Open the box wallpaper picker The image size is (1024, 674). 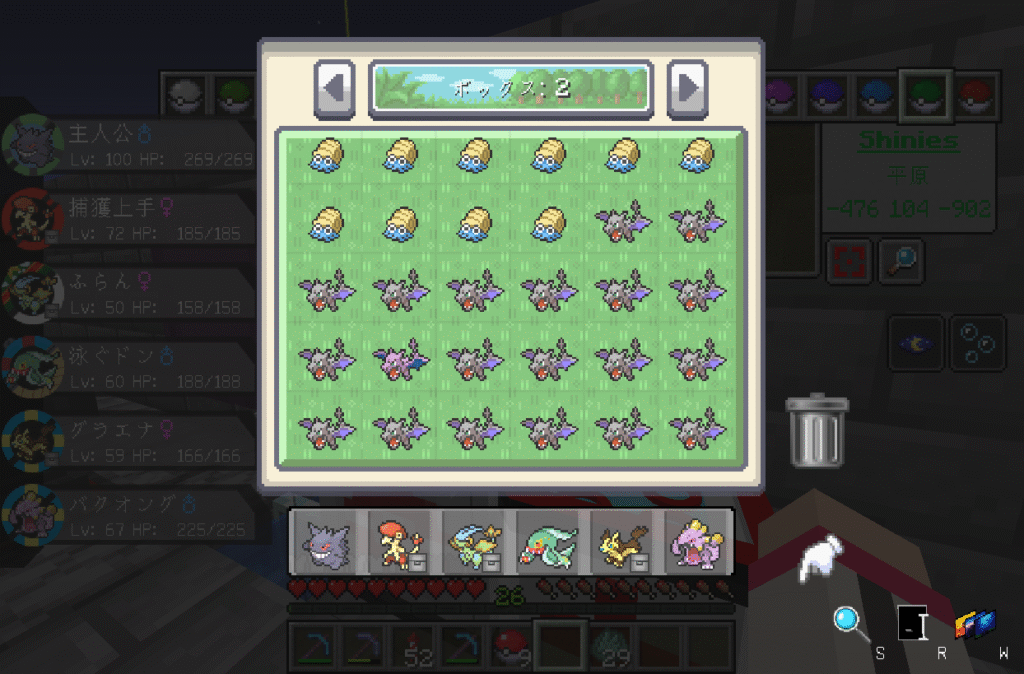tap(975, 624)
